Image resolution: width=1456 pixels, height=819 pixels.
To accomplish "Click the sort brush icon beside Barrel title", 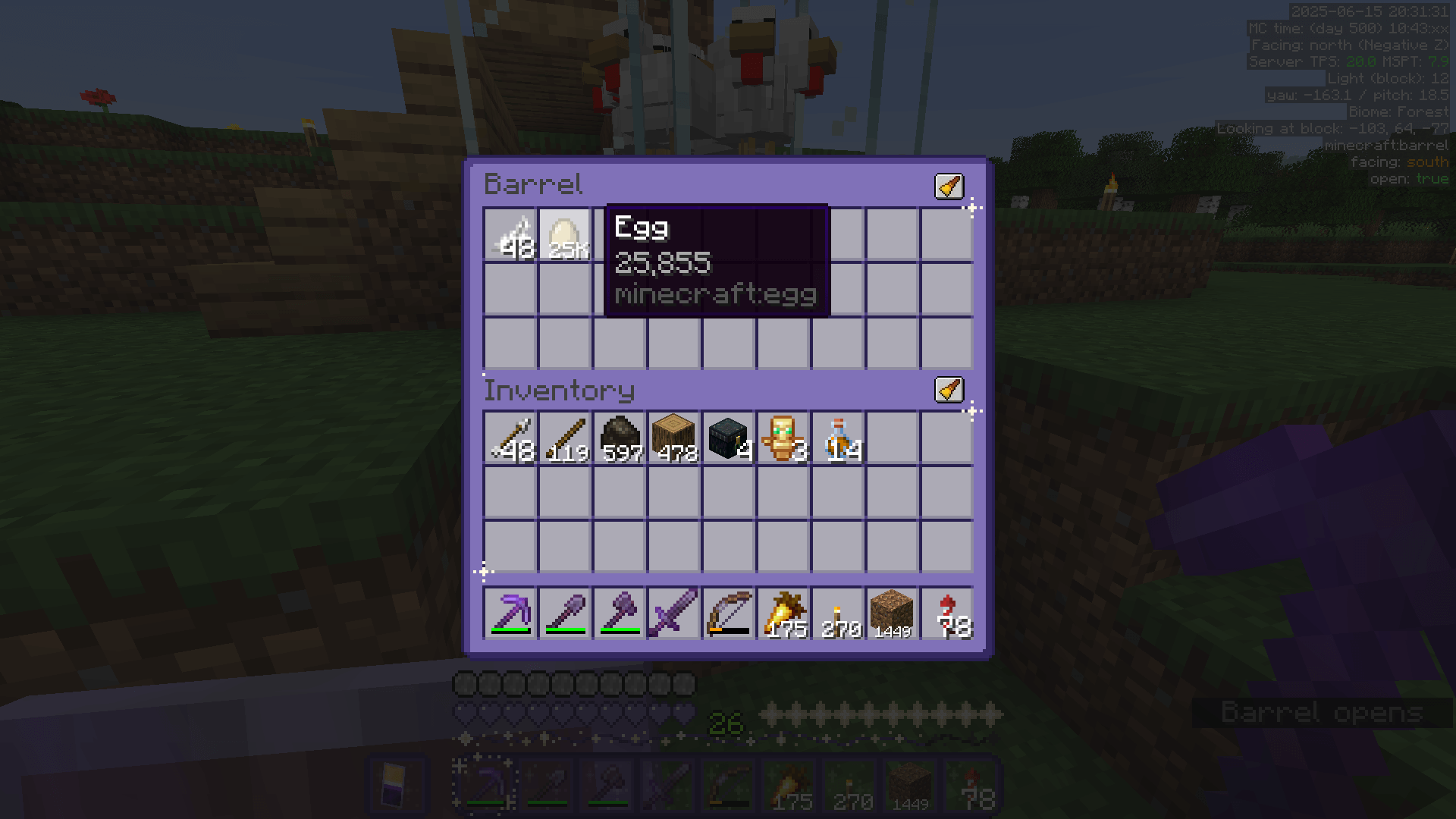I will pos(949,187).
